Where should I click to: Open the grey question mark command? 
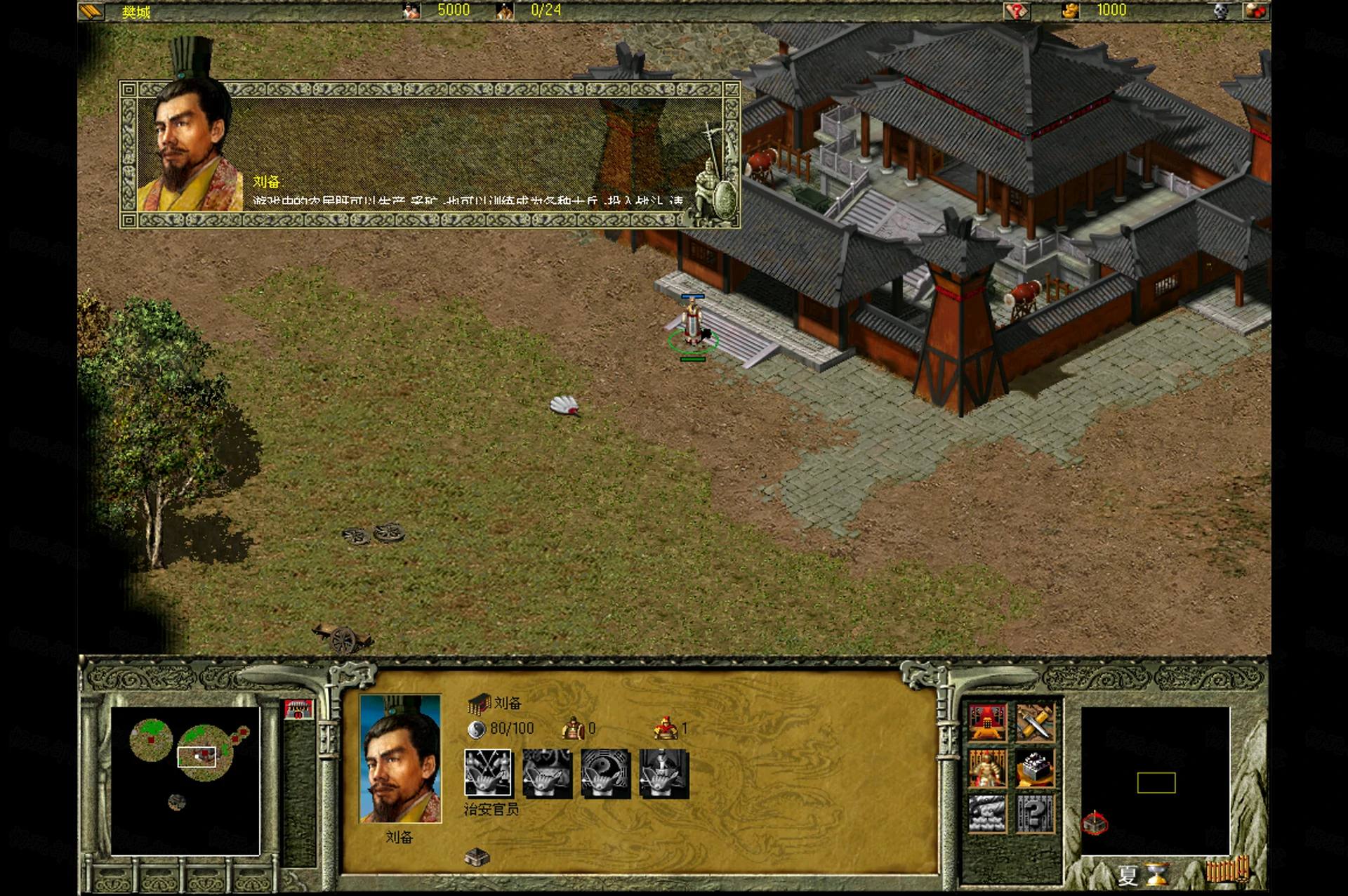click(1035, 813)
